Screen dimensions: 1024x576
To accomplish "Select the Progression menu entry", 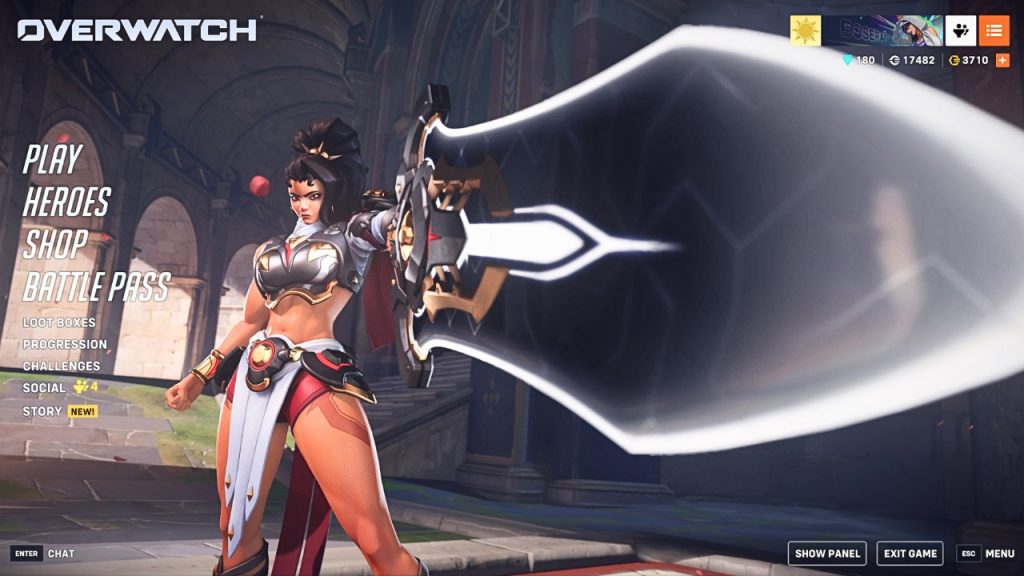I will [65, 344].
